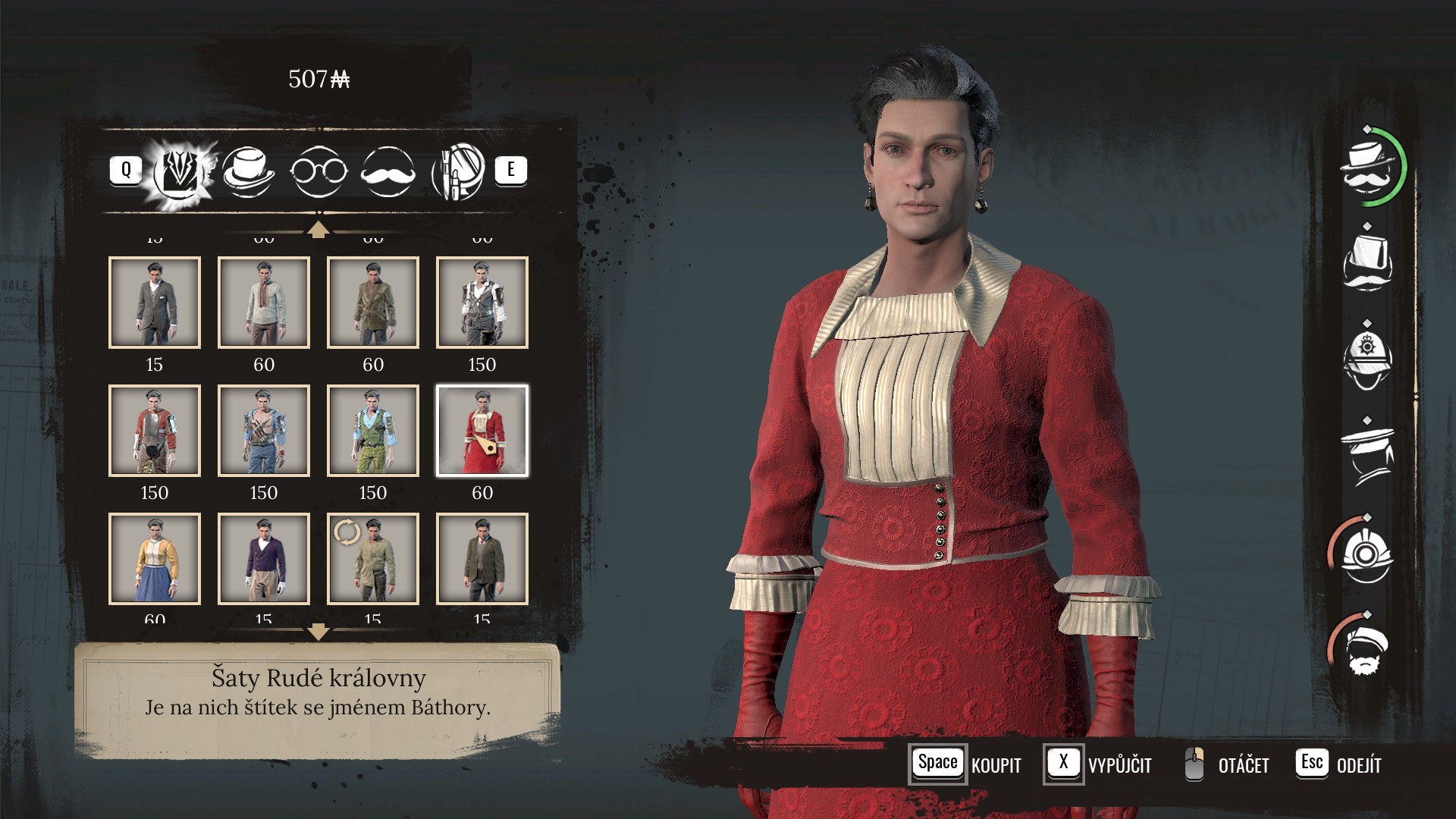This screenshot has height=819, width=1456.
Task: Pick the white shirt with red scarf outfit
Action: [264, 303]
